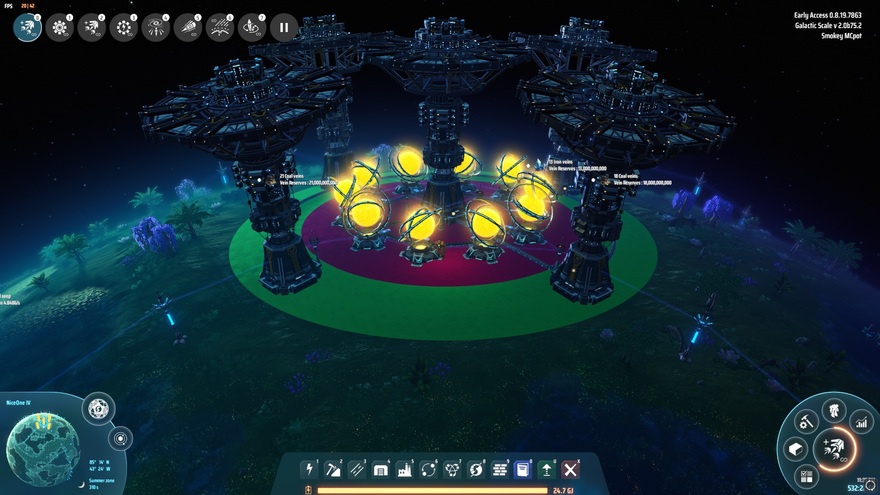Image resolution: width=880 pixels, height=495 pixels.
Task: Select the first research queue slot
Action: (27, 27)
